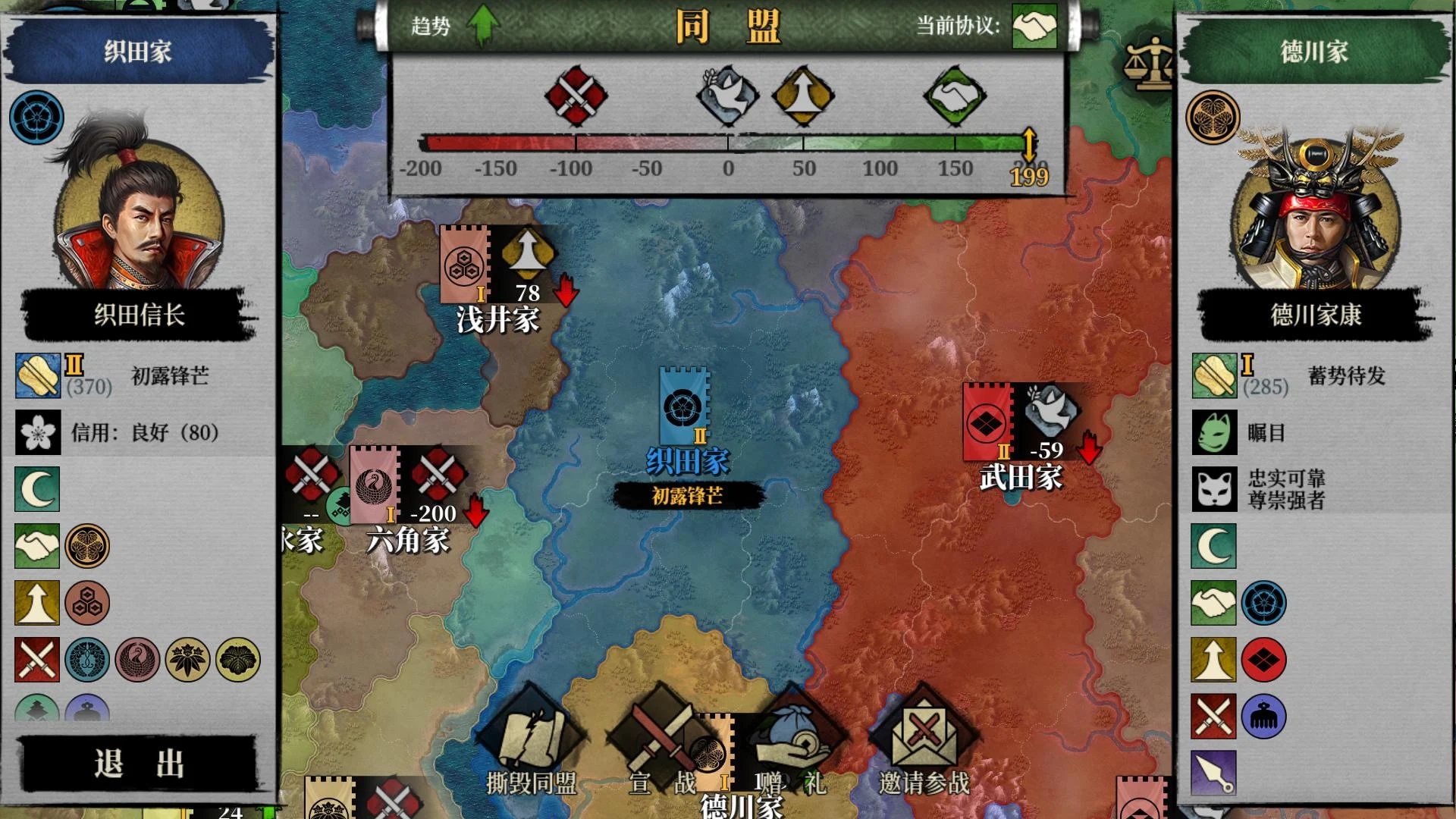Click the green handshake icon on the relation scale
The height and width of the screenshot is (819, 1456).
954,96
